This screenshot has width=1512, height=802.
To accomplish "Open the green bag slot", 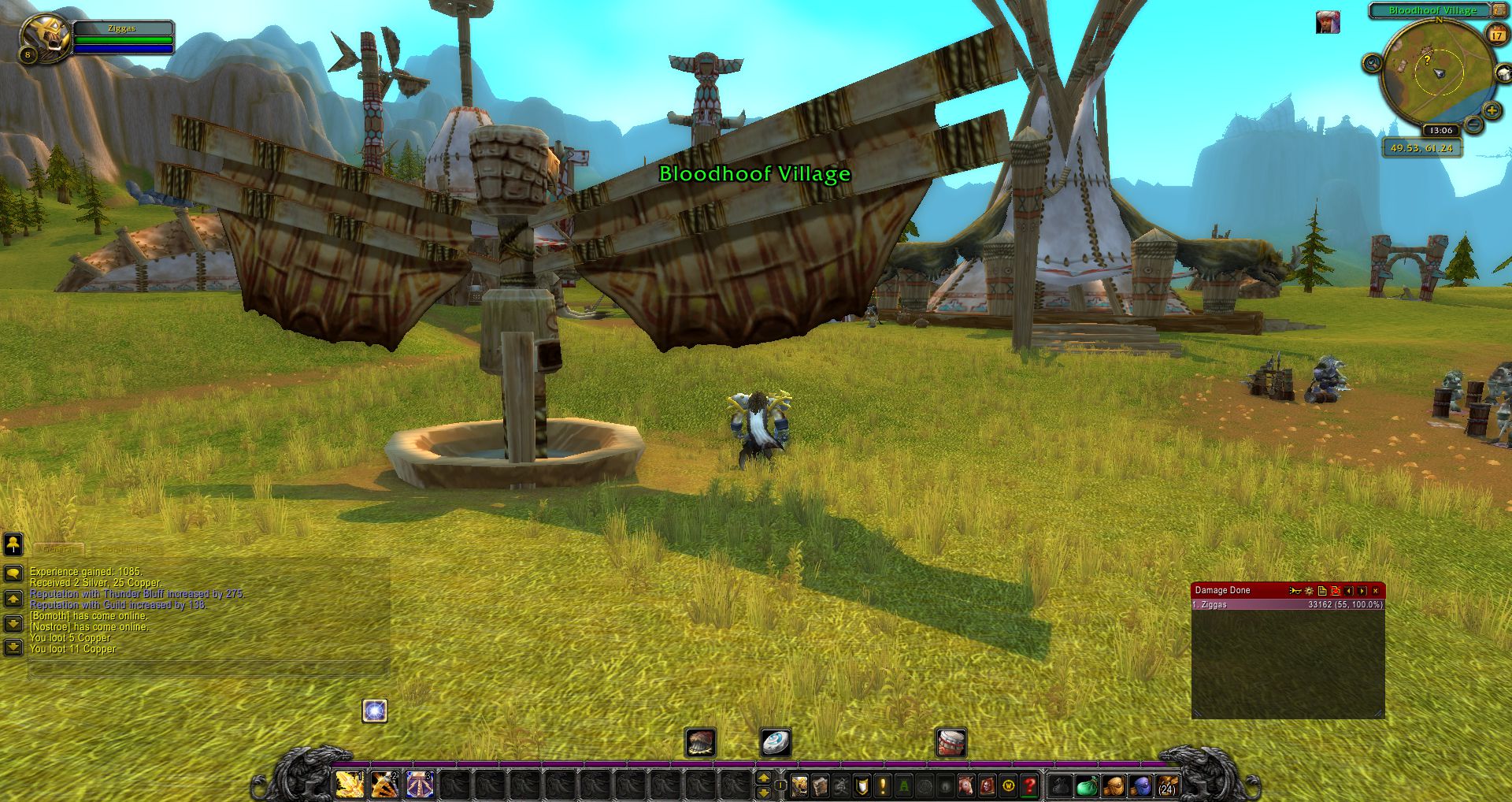I will pos(1087,785).
